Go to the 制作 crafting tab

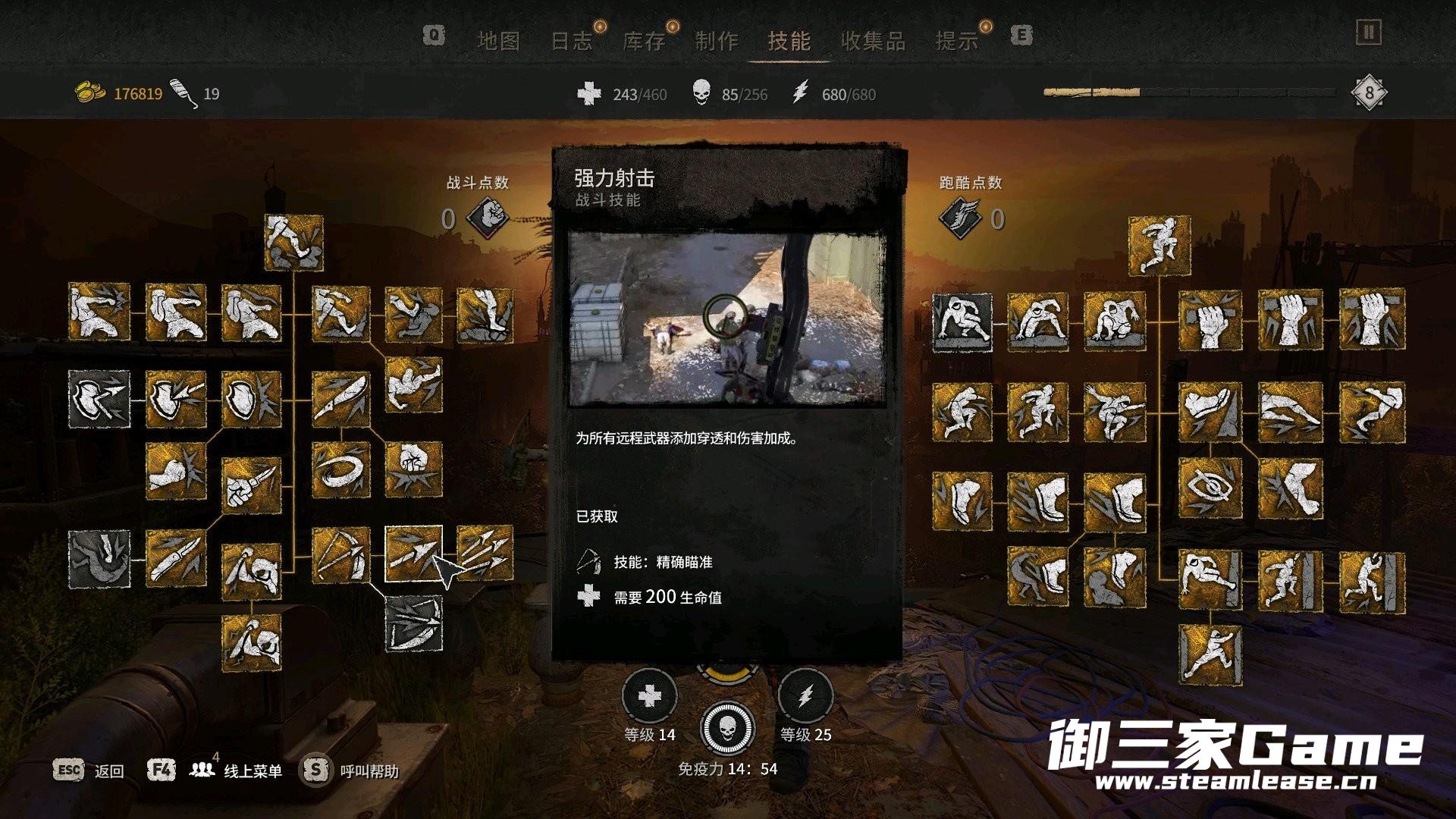tap(717, 41)
